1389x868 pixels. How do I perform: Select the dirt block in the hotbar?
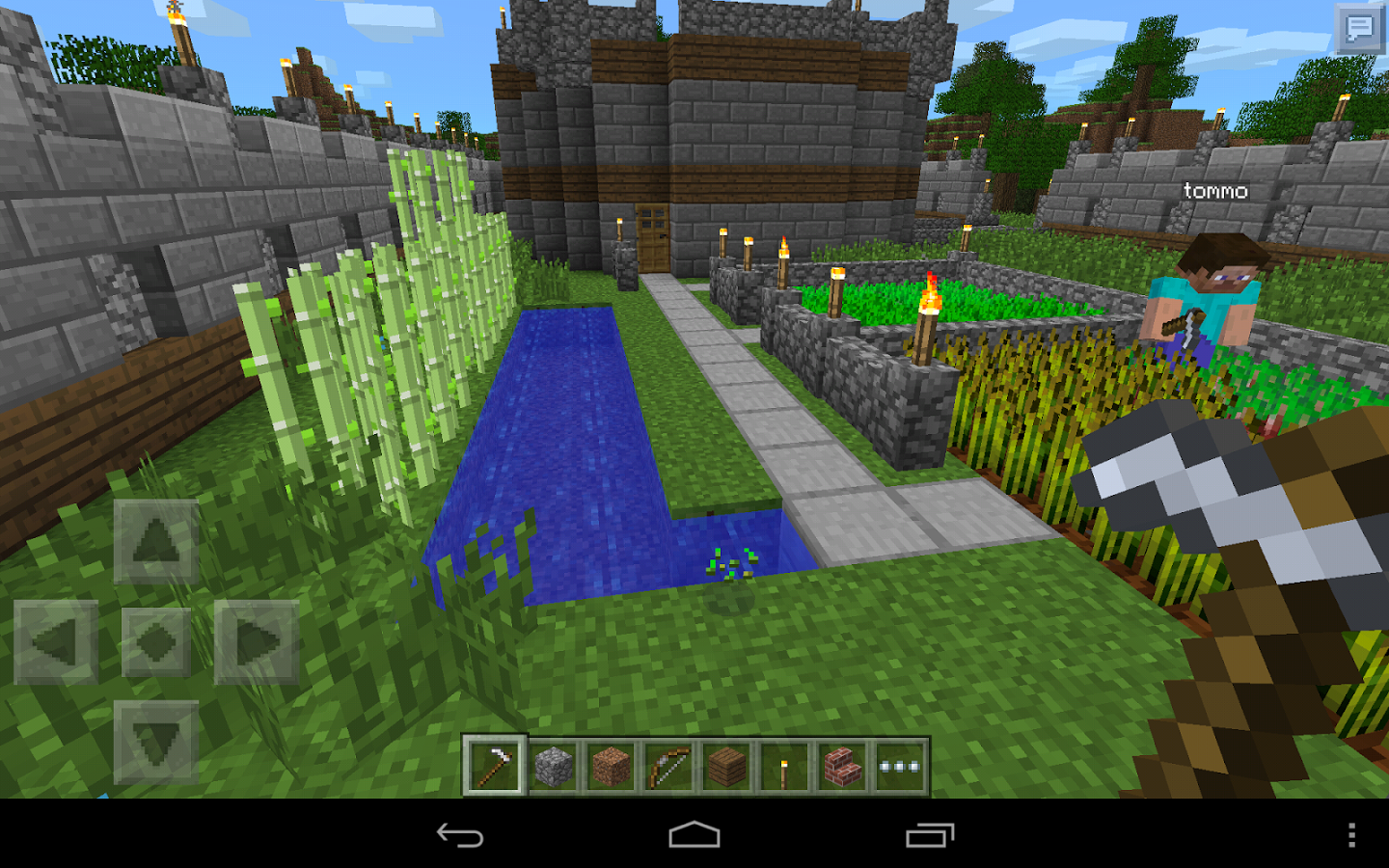(613, 765)
